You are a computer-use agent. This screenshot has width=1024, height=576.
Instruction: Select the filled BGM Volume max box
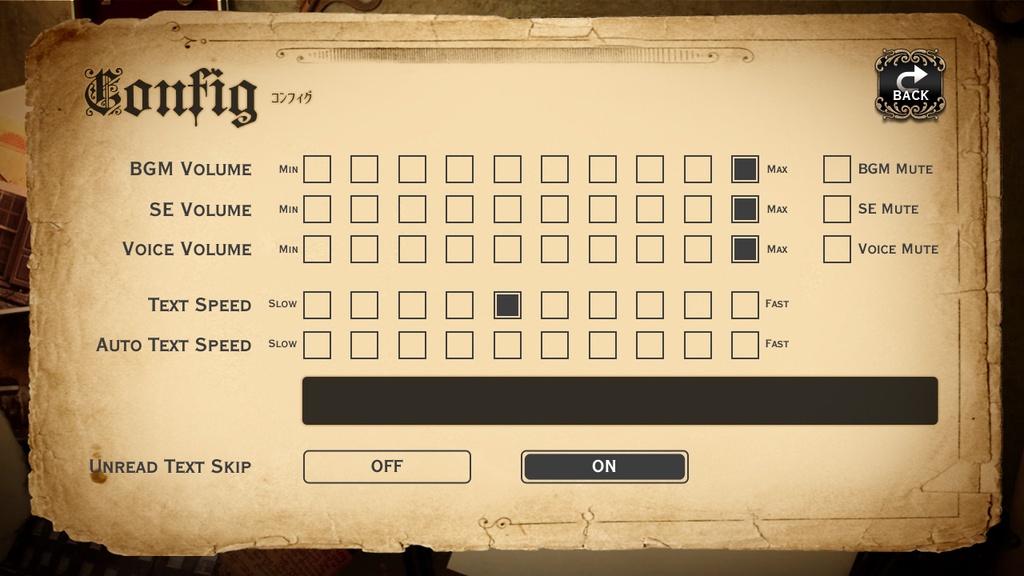(x=745, y=169)
